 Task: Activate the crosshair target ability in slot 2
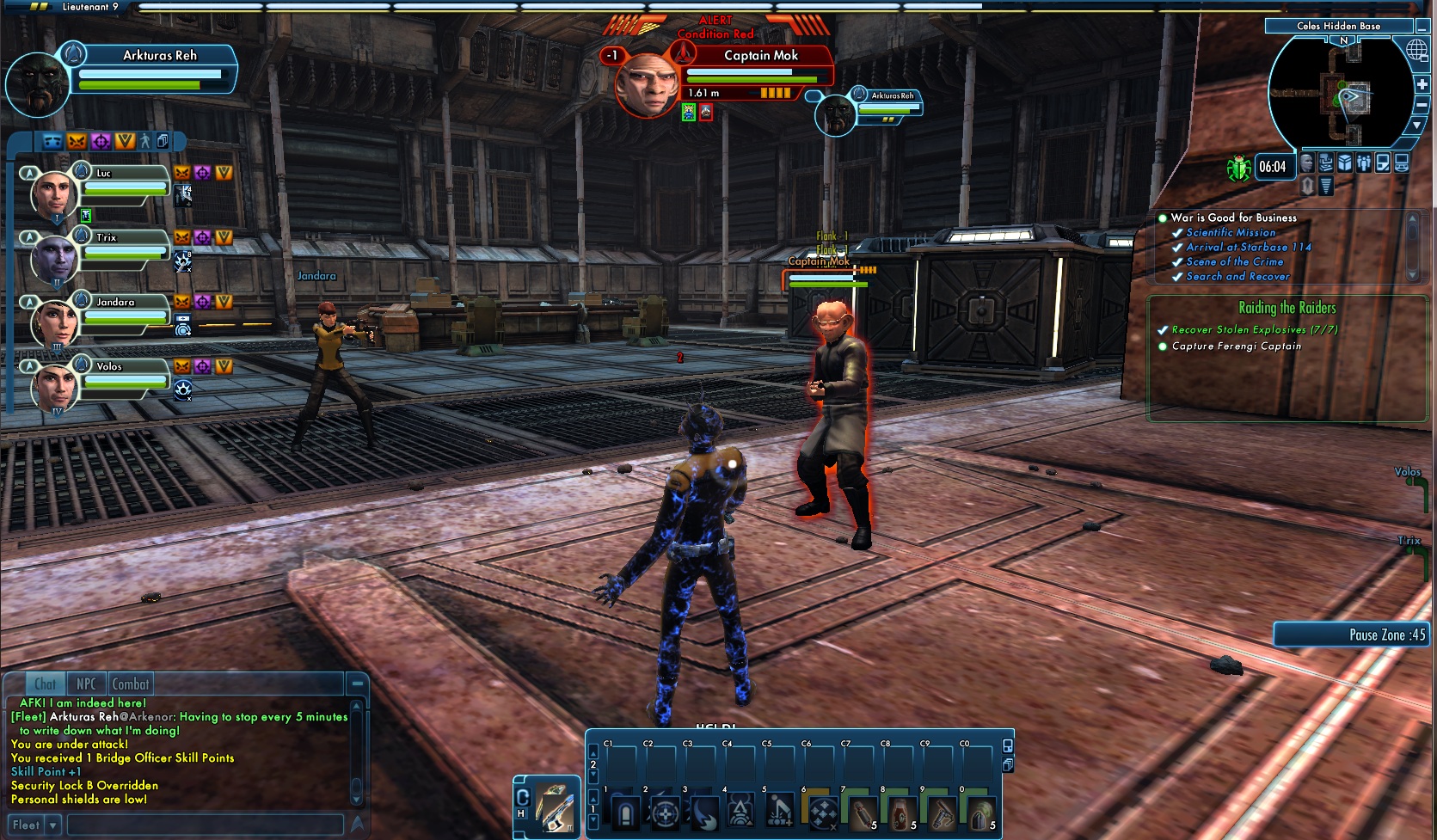coord(665,812)
